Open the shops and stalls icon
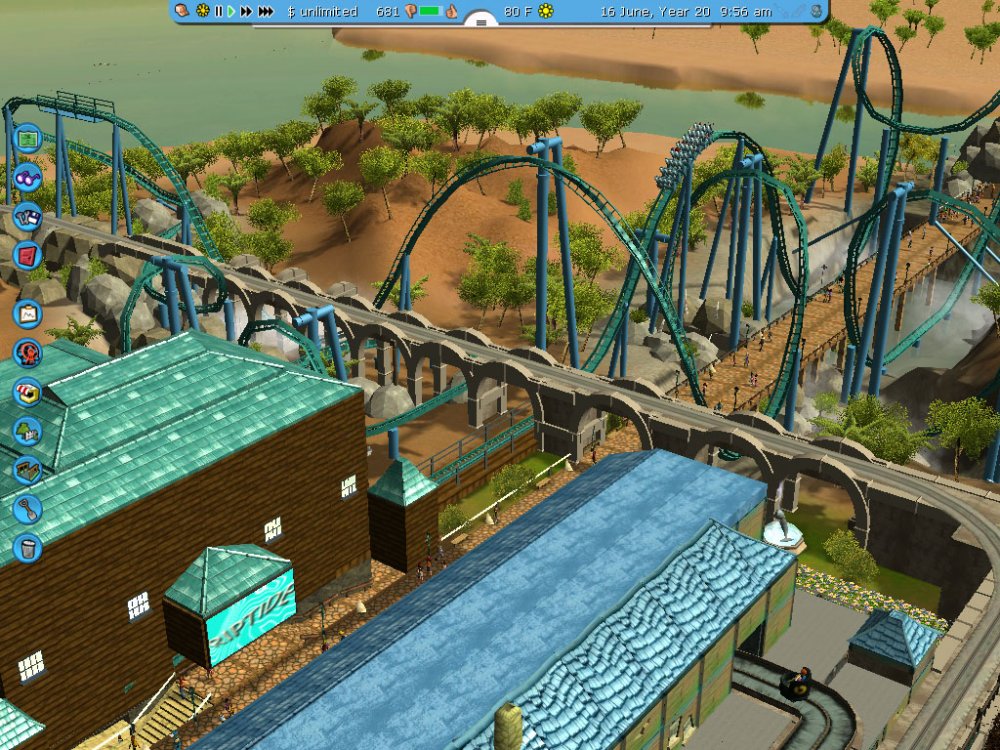 pos(27,391)
